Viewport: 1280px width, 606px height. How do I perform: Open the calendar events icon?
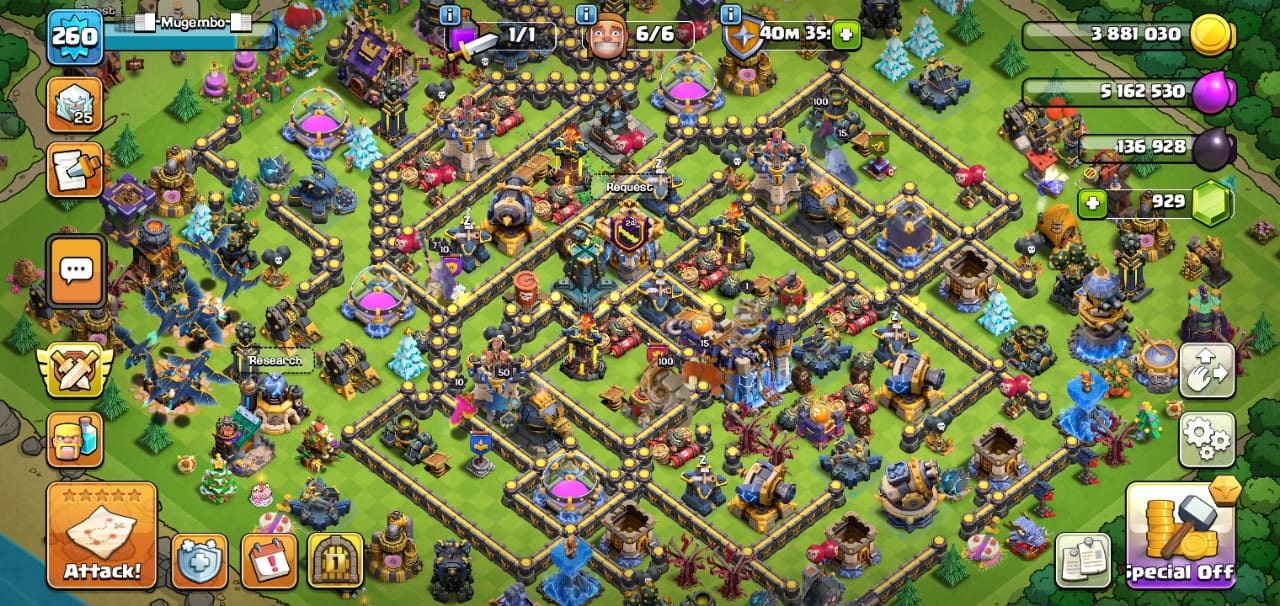(x=269, y=561)
